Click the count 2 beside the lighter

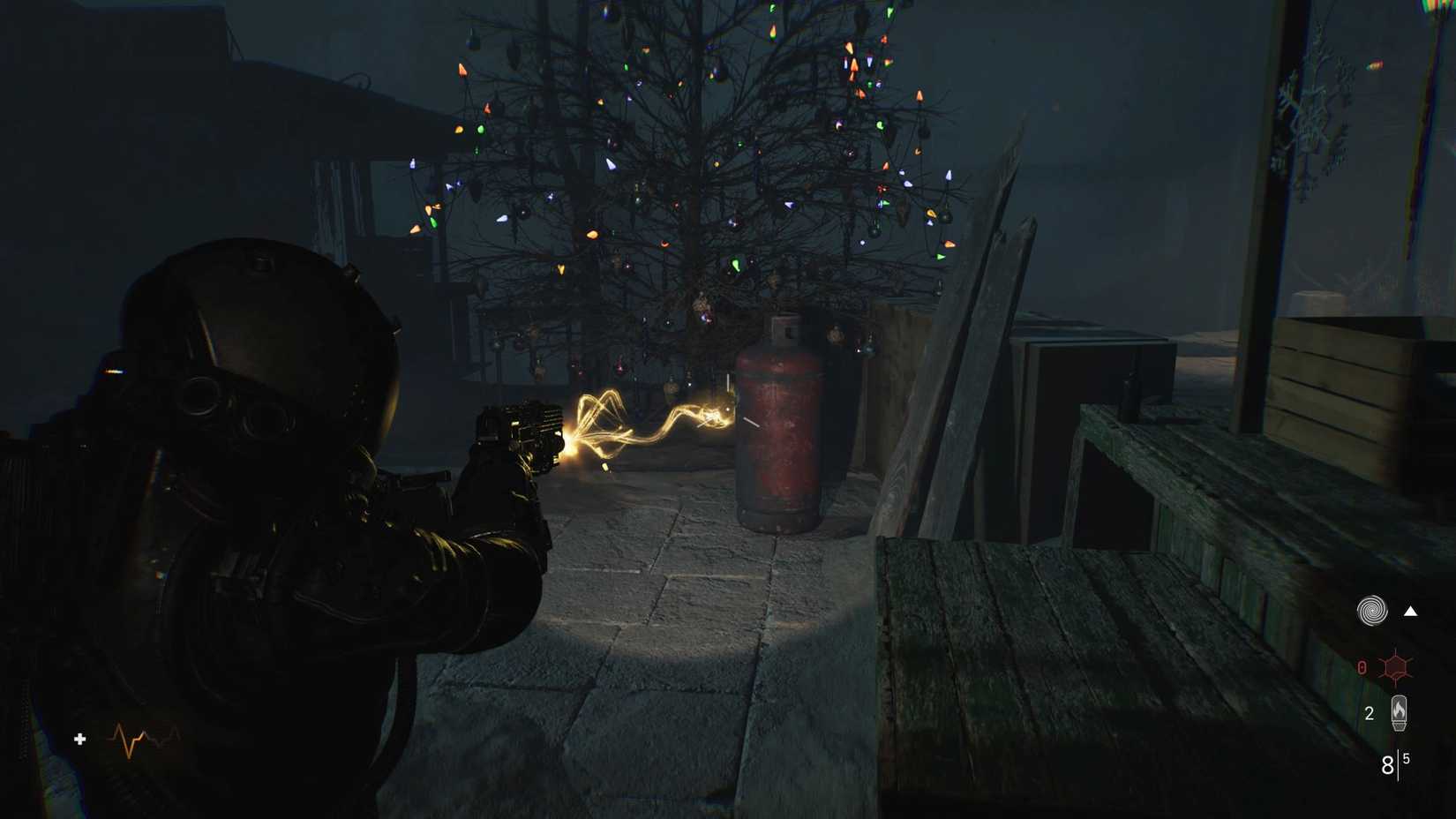1370,712
